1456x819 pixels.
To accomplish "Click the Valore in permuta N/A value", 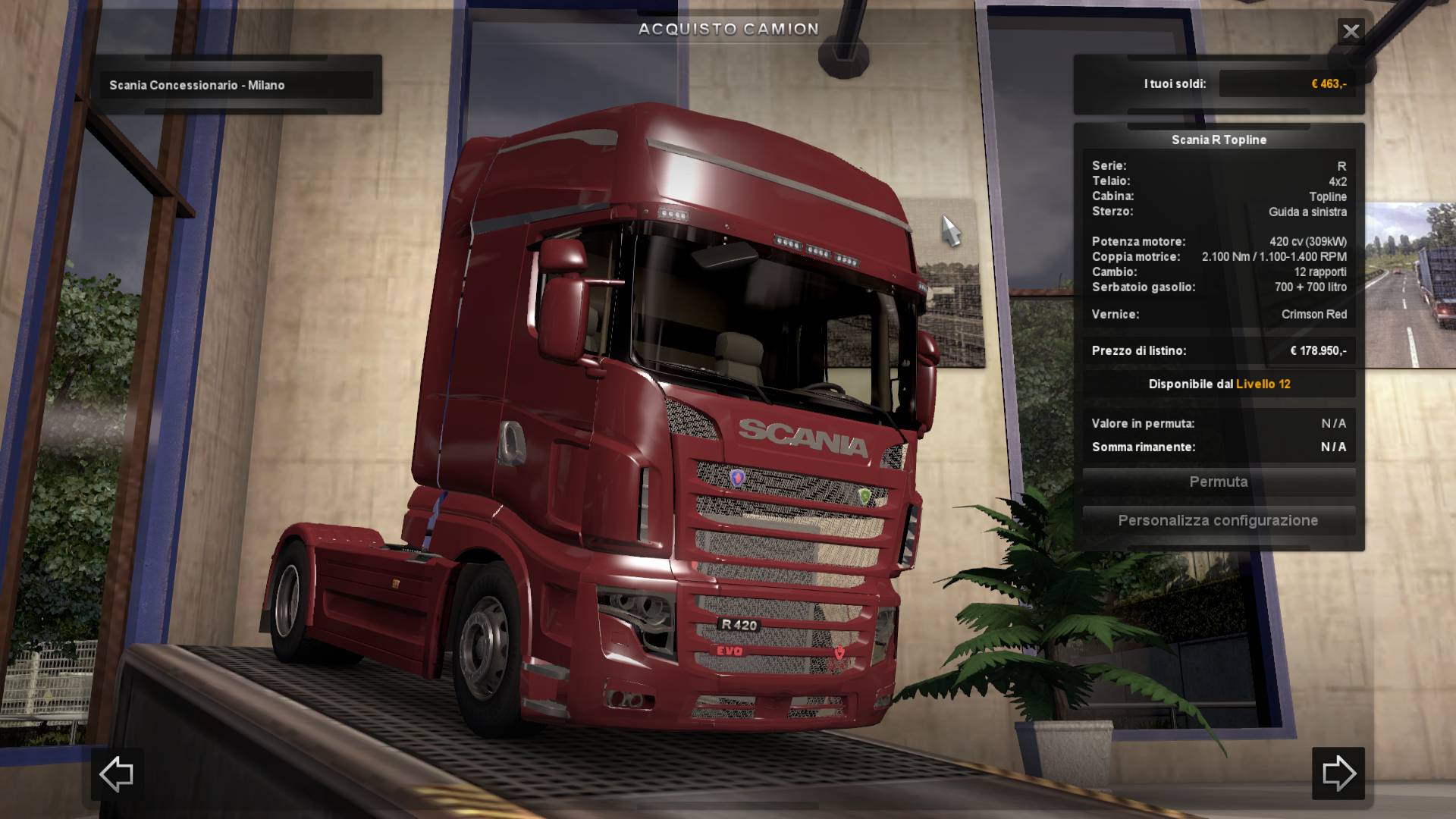I will pos(1332,423).
